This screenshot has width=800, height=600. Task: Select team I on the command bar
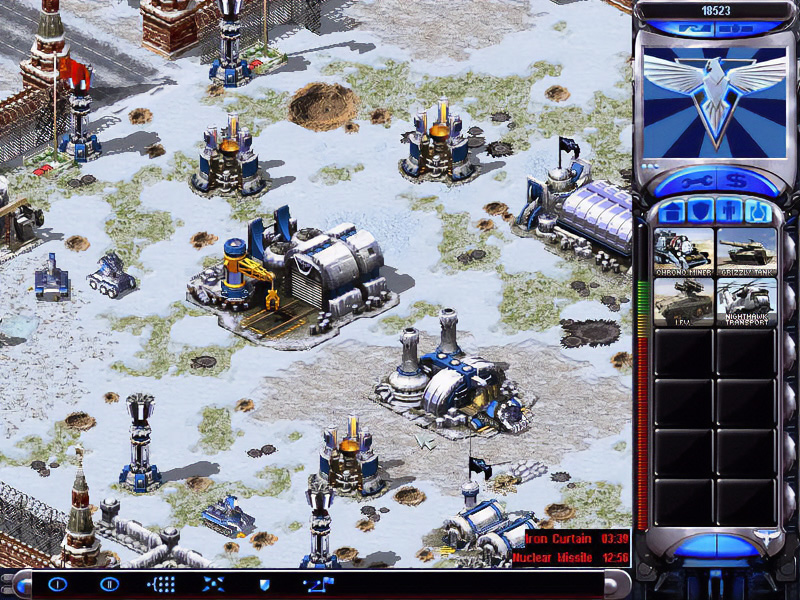tap(58, 584)
